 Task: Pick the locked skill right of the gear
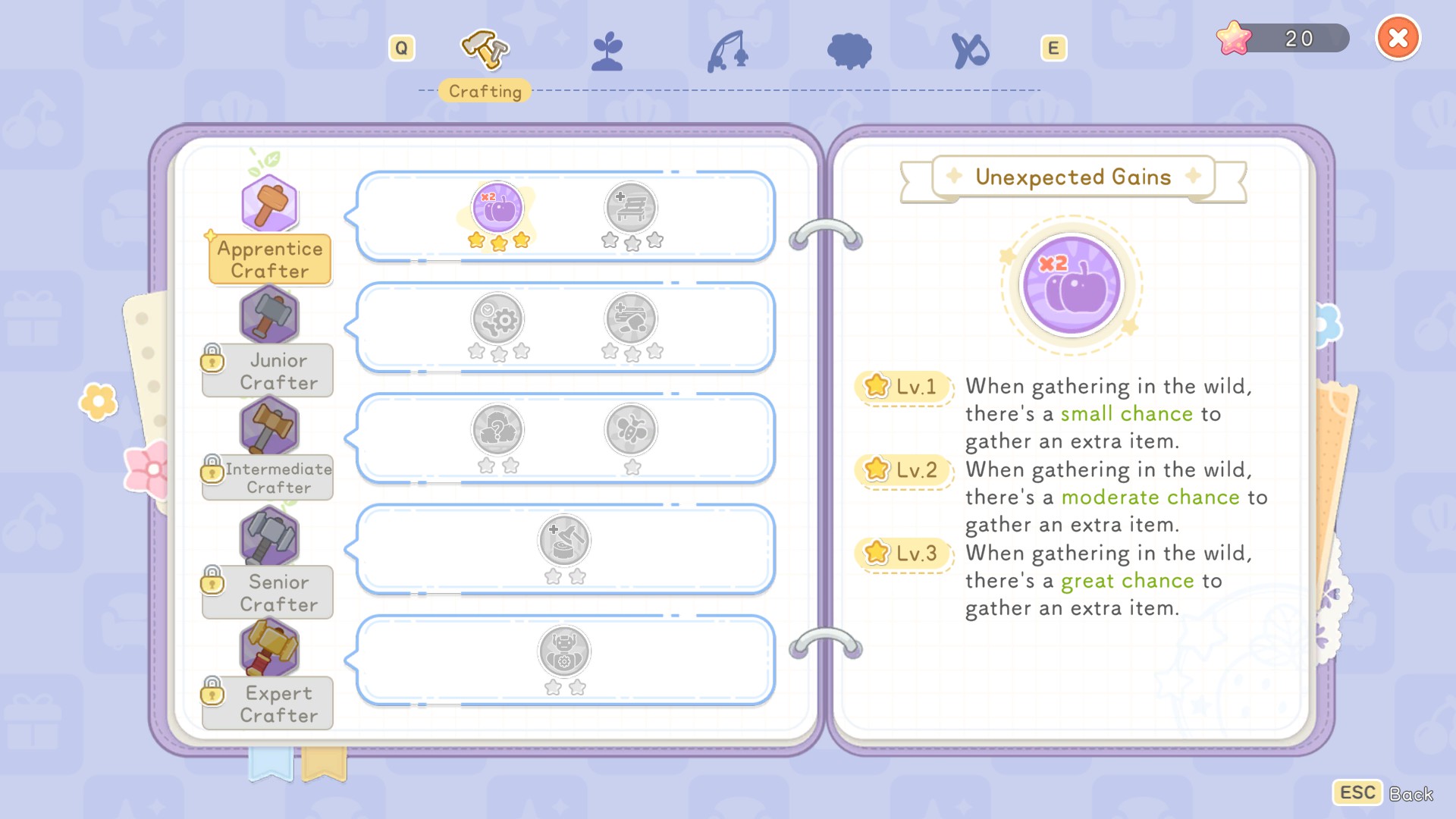631,319
